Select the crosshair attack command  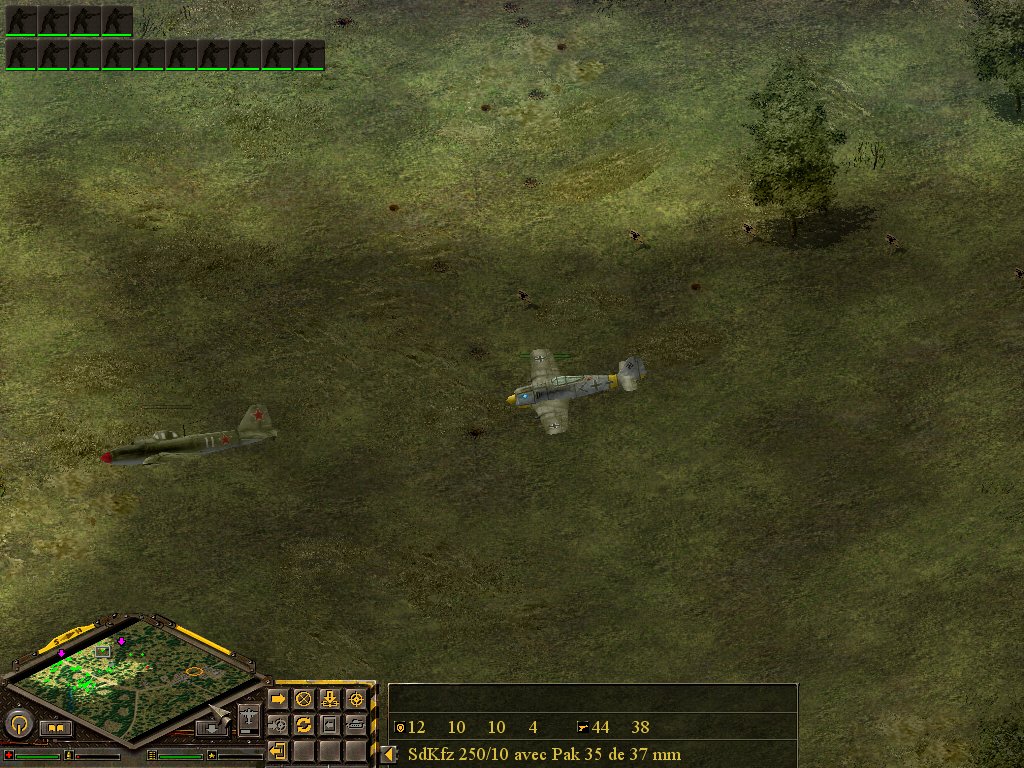[x=356, y=699]
